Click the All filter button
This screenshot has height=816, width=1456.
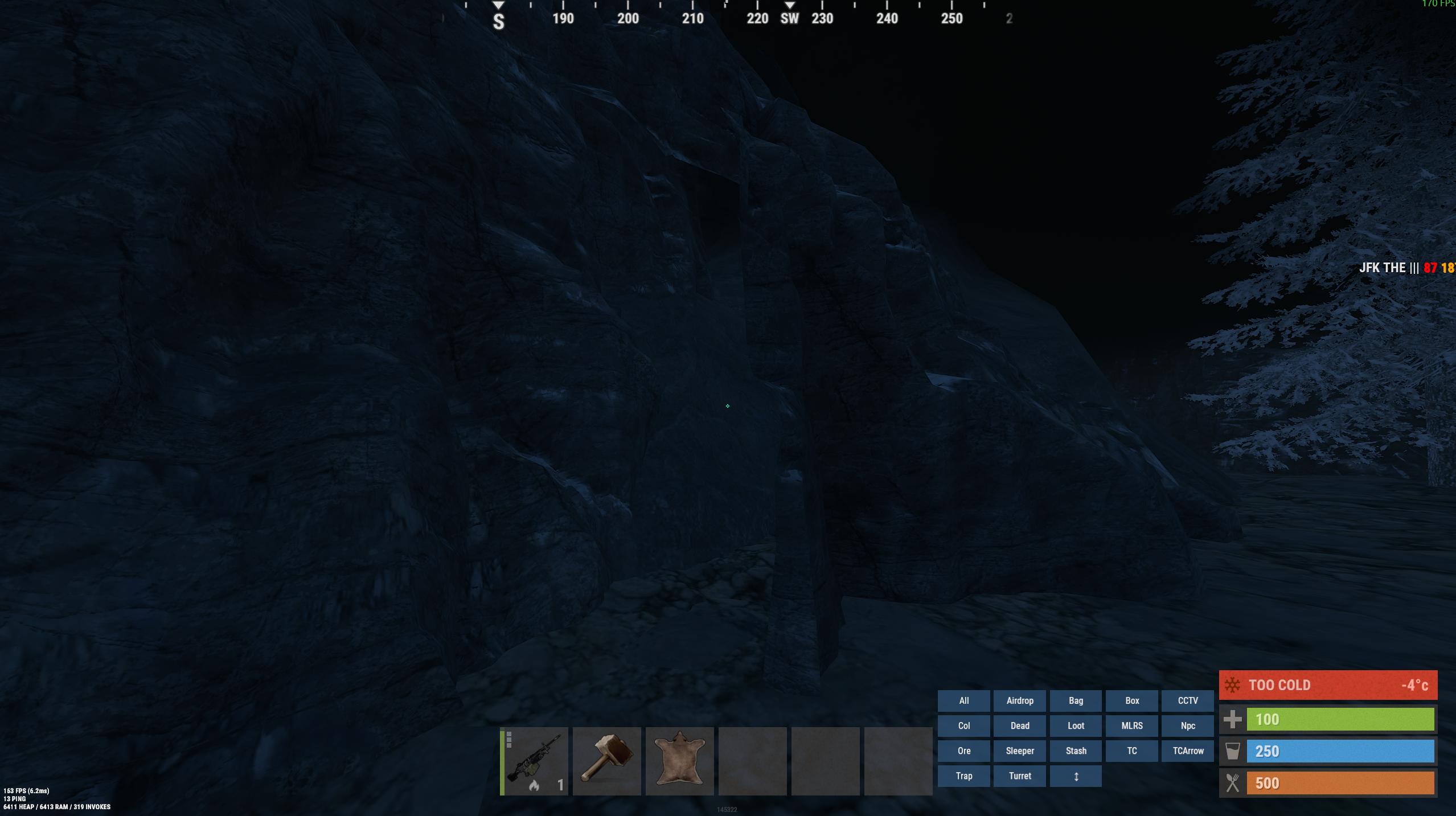(963, 700)
